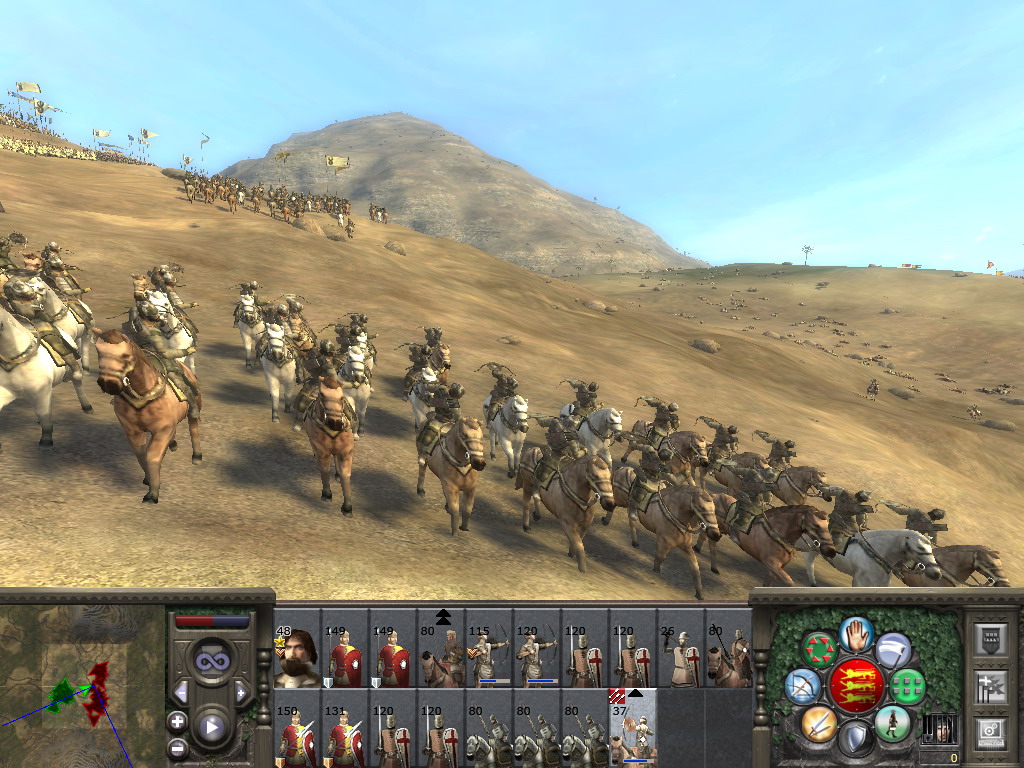Decrease battle speed with the left arrow

coord(181,692)
